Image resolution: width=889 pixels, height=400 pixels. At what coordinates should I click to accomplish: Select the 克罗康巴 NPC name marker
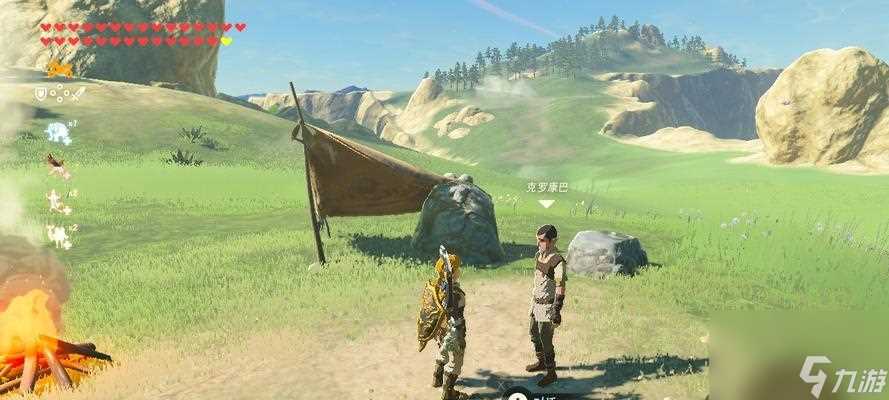[545, 187]
